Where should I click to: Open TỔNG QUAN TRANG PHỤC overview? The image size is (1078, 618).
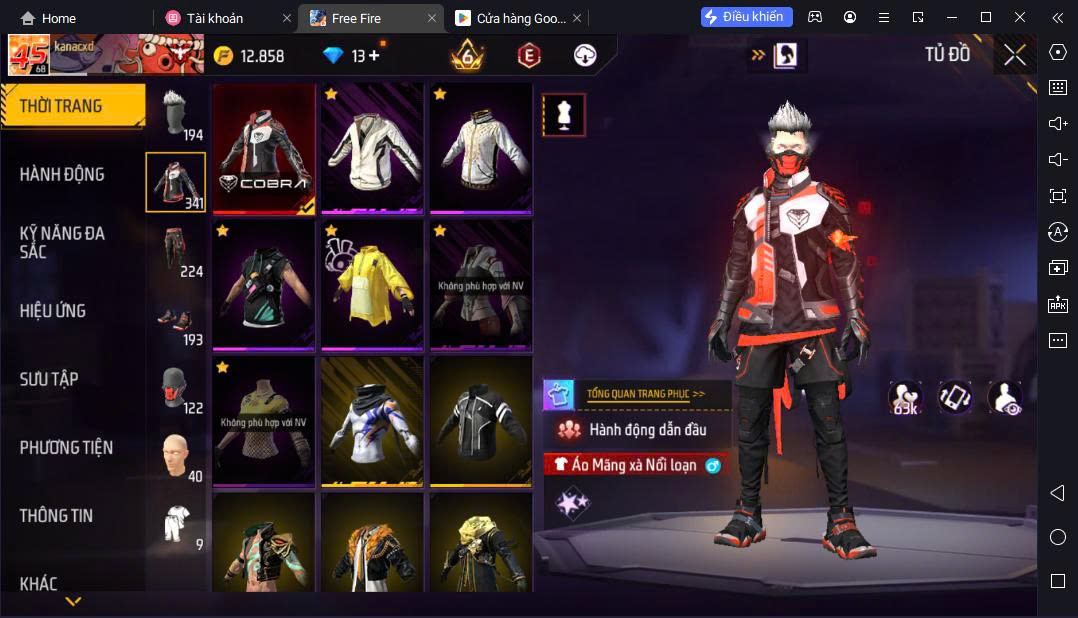[645, 394]
